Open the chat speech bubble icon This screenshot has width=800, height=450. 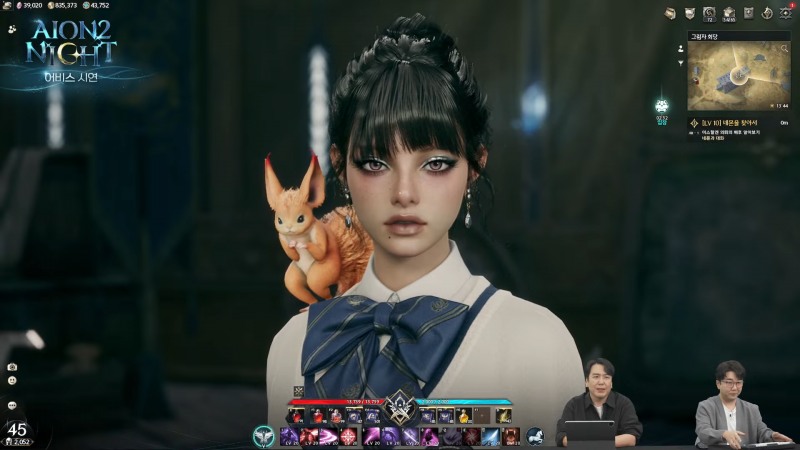click(12, 405)
